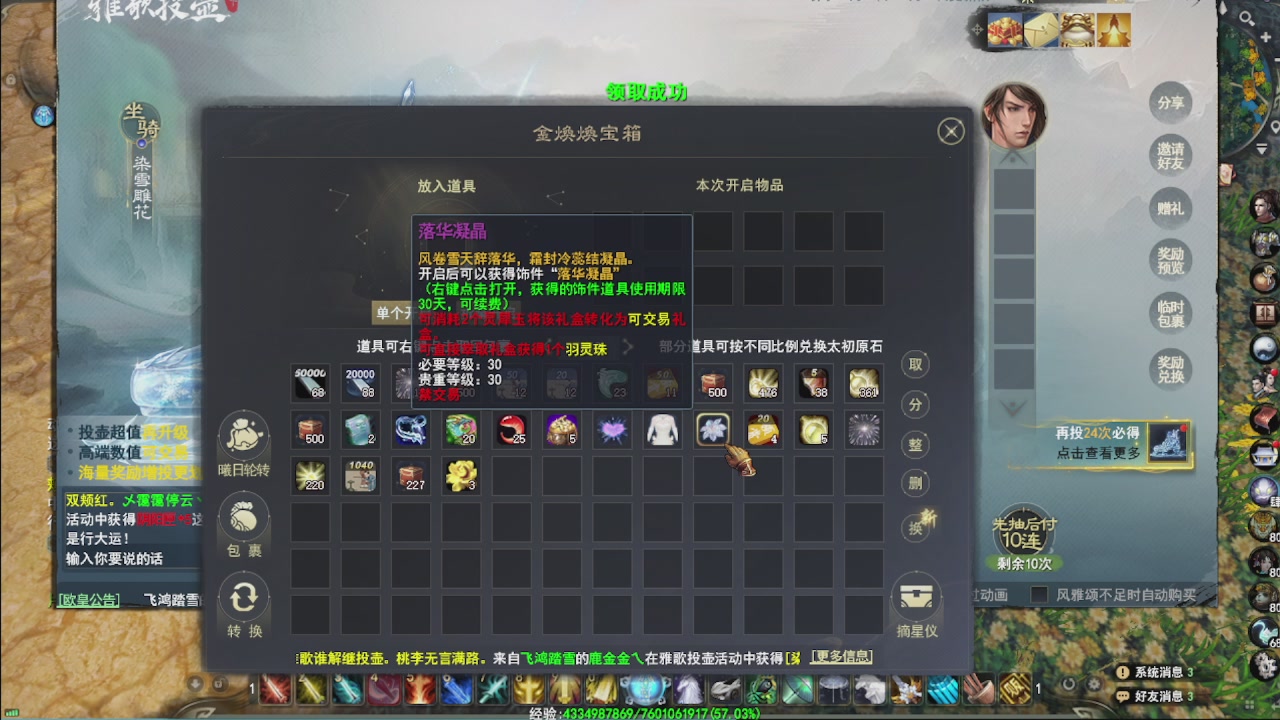Open 更多信息 at the bottom announcement bar
1280x720 pixels.
[x=843, y=657]
